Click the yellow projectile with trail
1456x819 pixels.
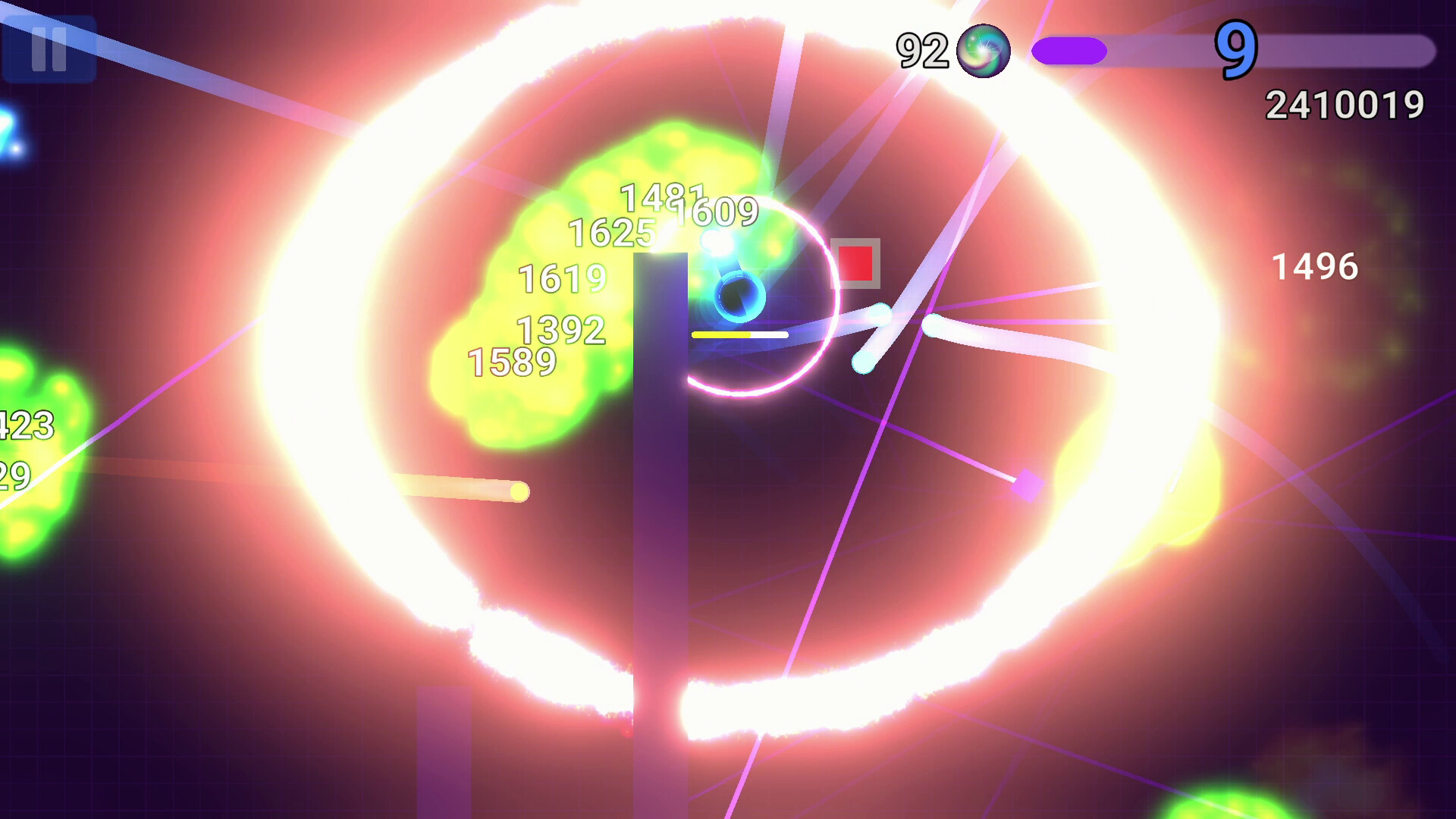(519, 490)
